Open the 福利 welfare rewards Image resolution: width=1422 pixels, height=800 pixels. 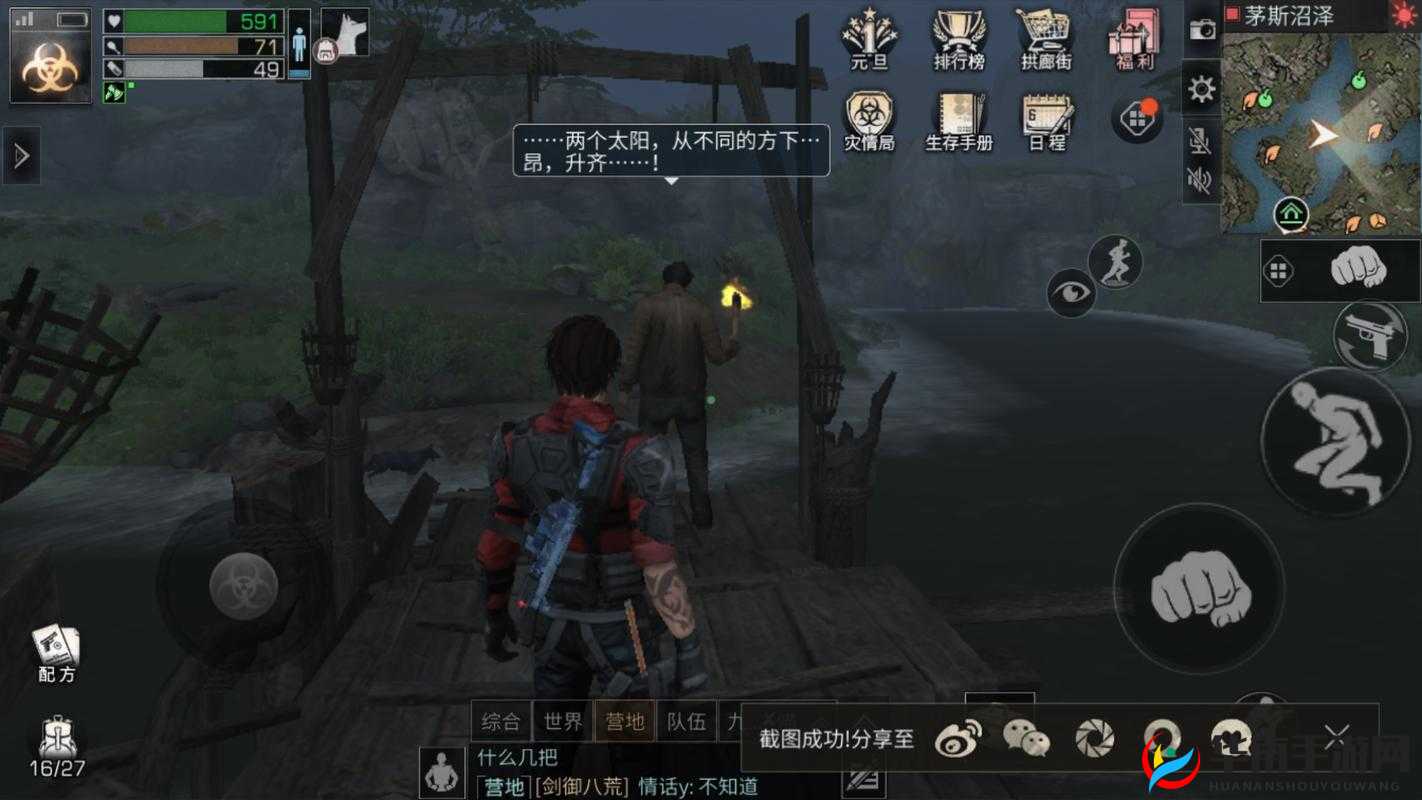(1131, 40)
